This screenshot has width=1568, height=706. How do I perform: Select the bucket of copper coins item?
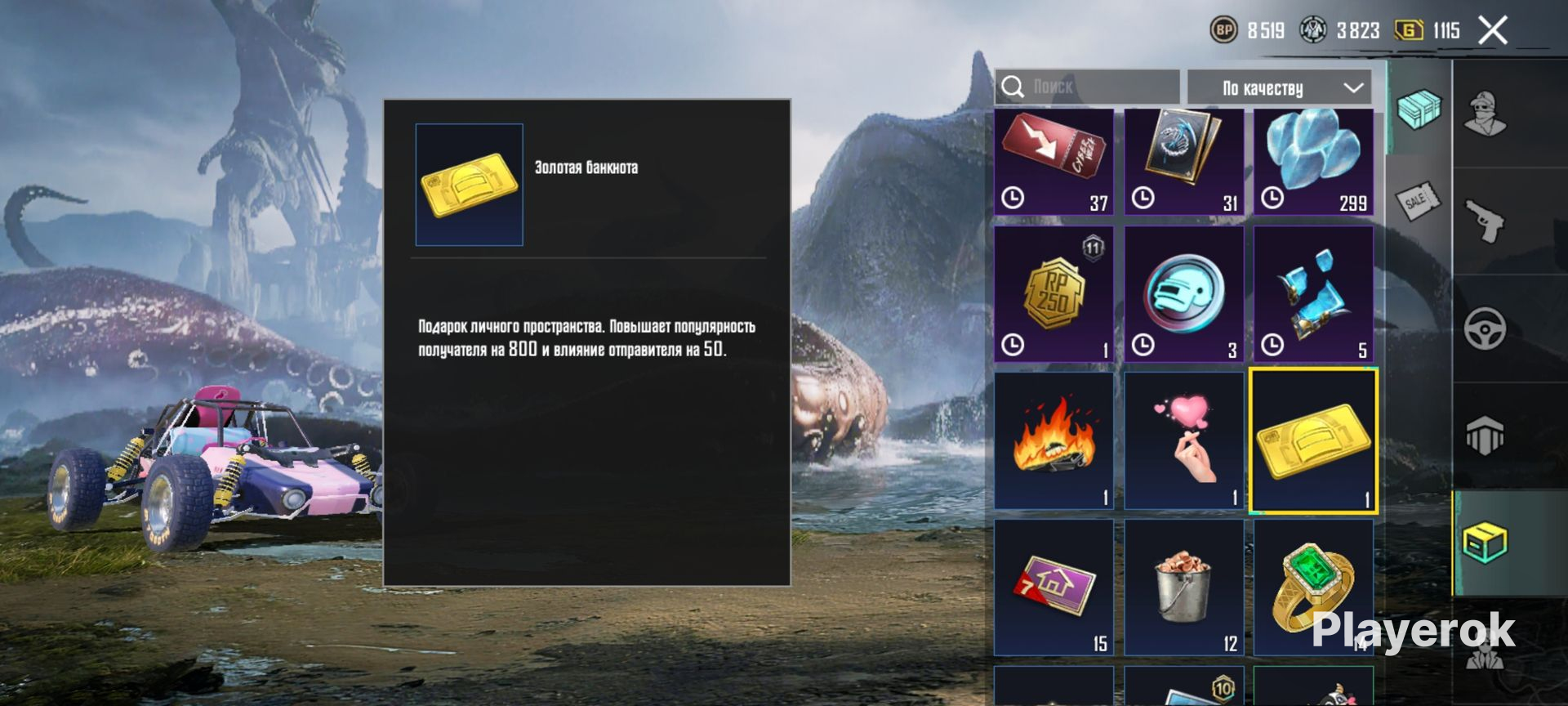(x=1183, y=587)
